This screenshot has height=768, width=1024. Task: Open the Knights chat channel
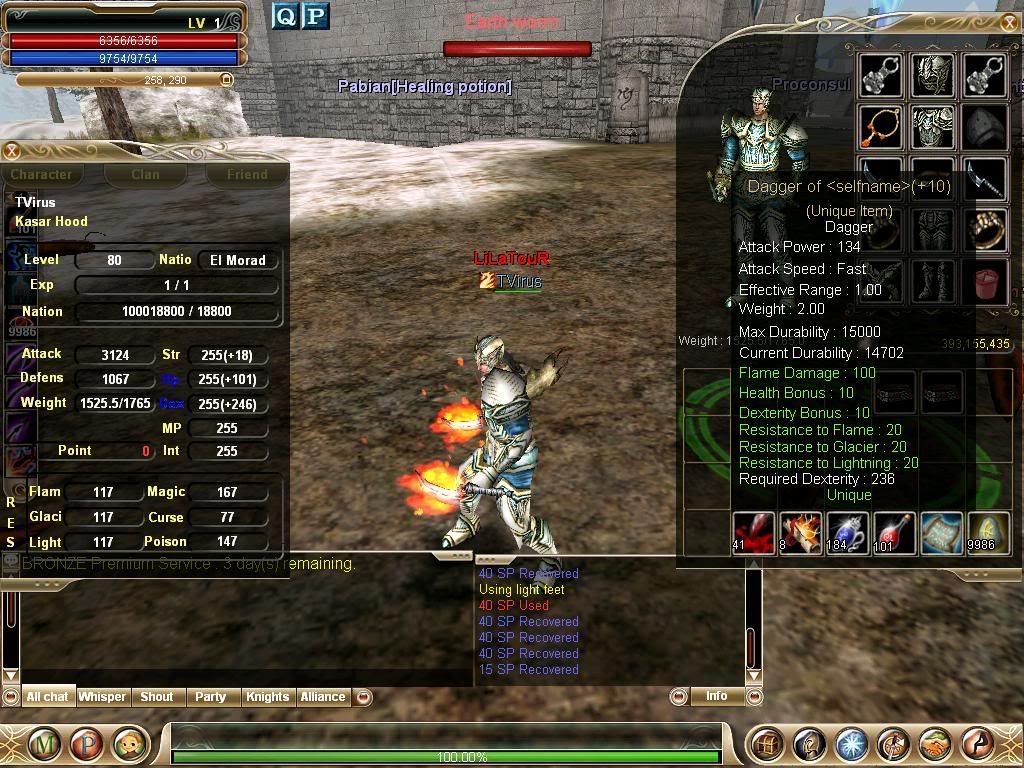[267, 697]
